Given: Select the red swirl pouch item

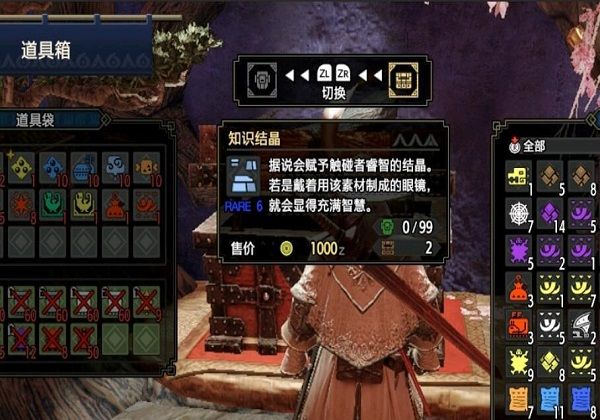Looking at the screenshot, I should 146,204.
